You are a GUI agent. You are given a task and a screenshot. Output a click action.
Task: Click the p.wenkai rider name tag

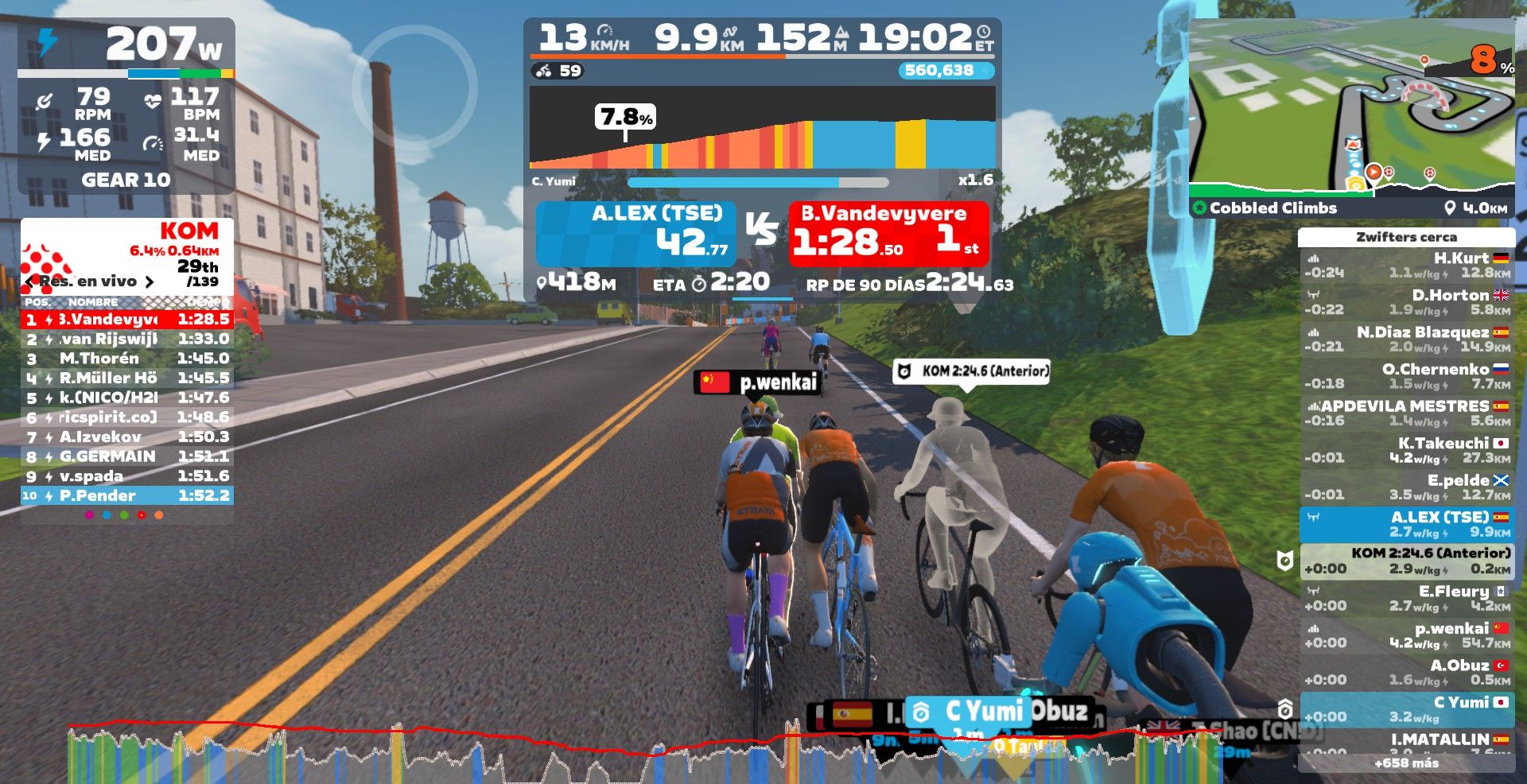point(759,382)
